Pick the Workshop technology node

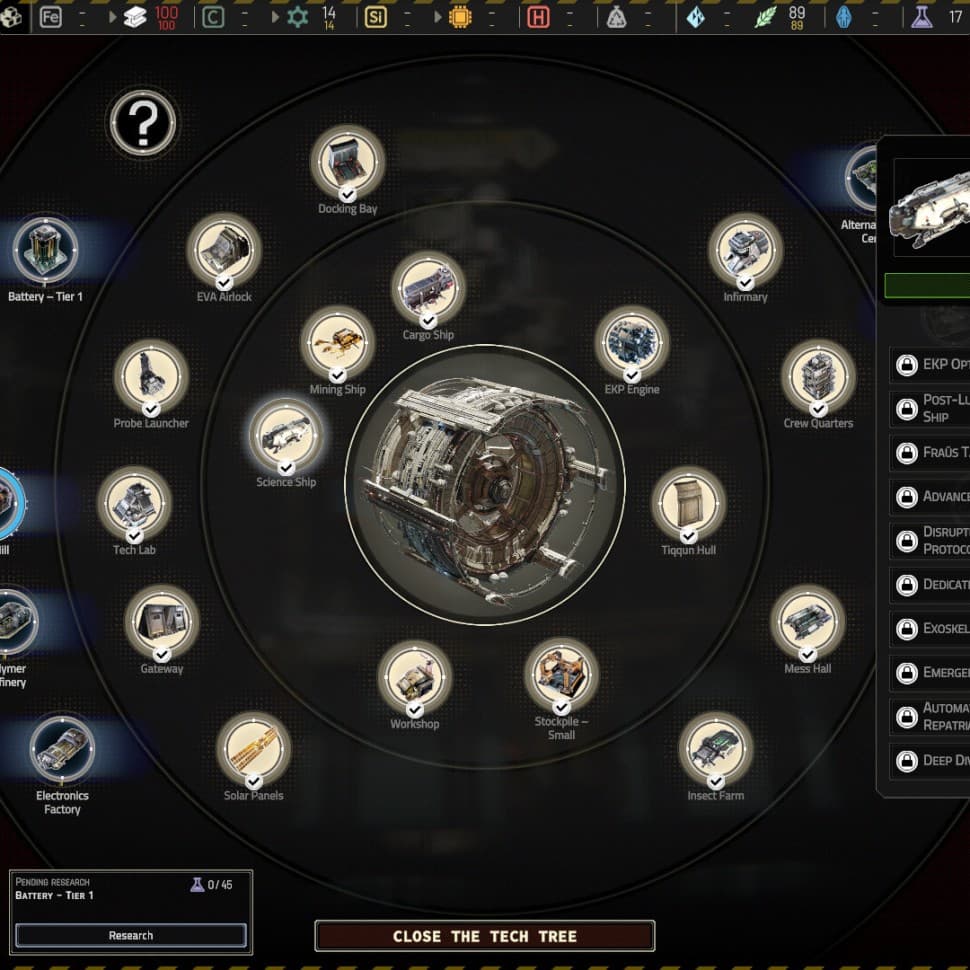[414, 677]
